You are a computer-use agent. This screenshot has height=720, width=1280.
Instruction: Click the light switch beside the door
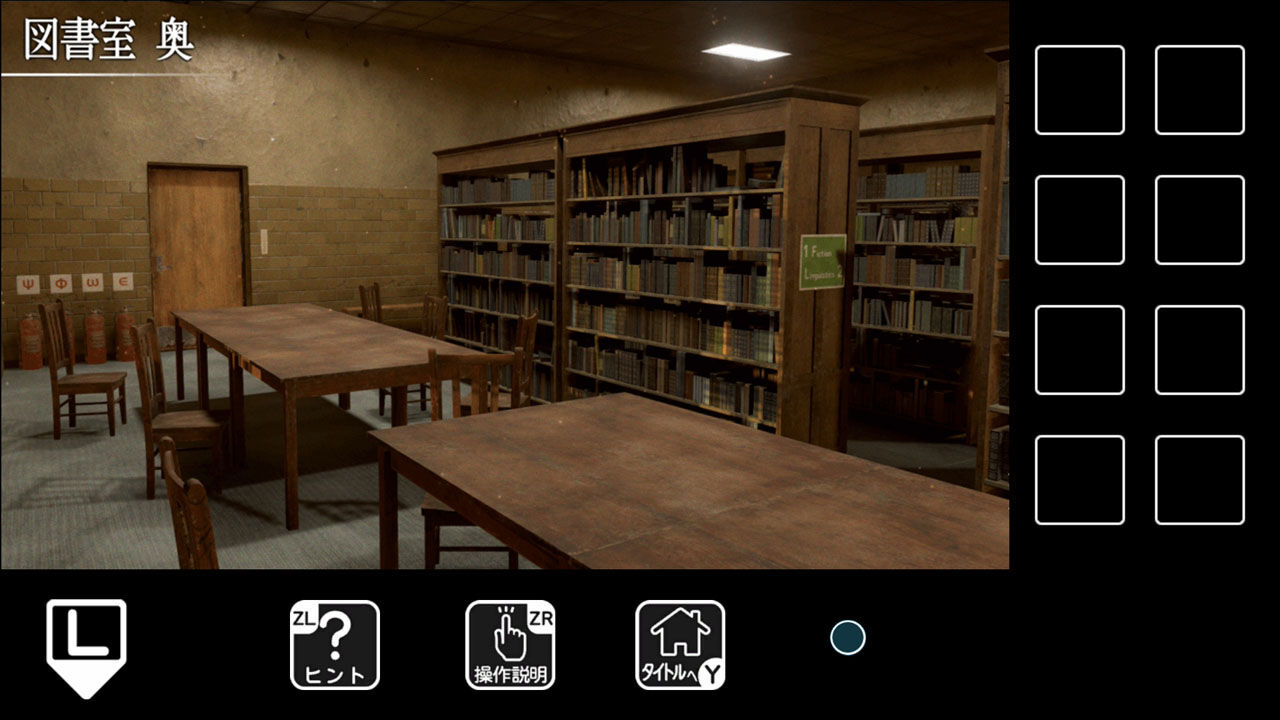click(264, 243)
